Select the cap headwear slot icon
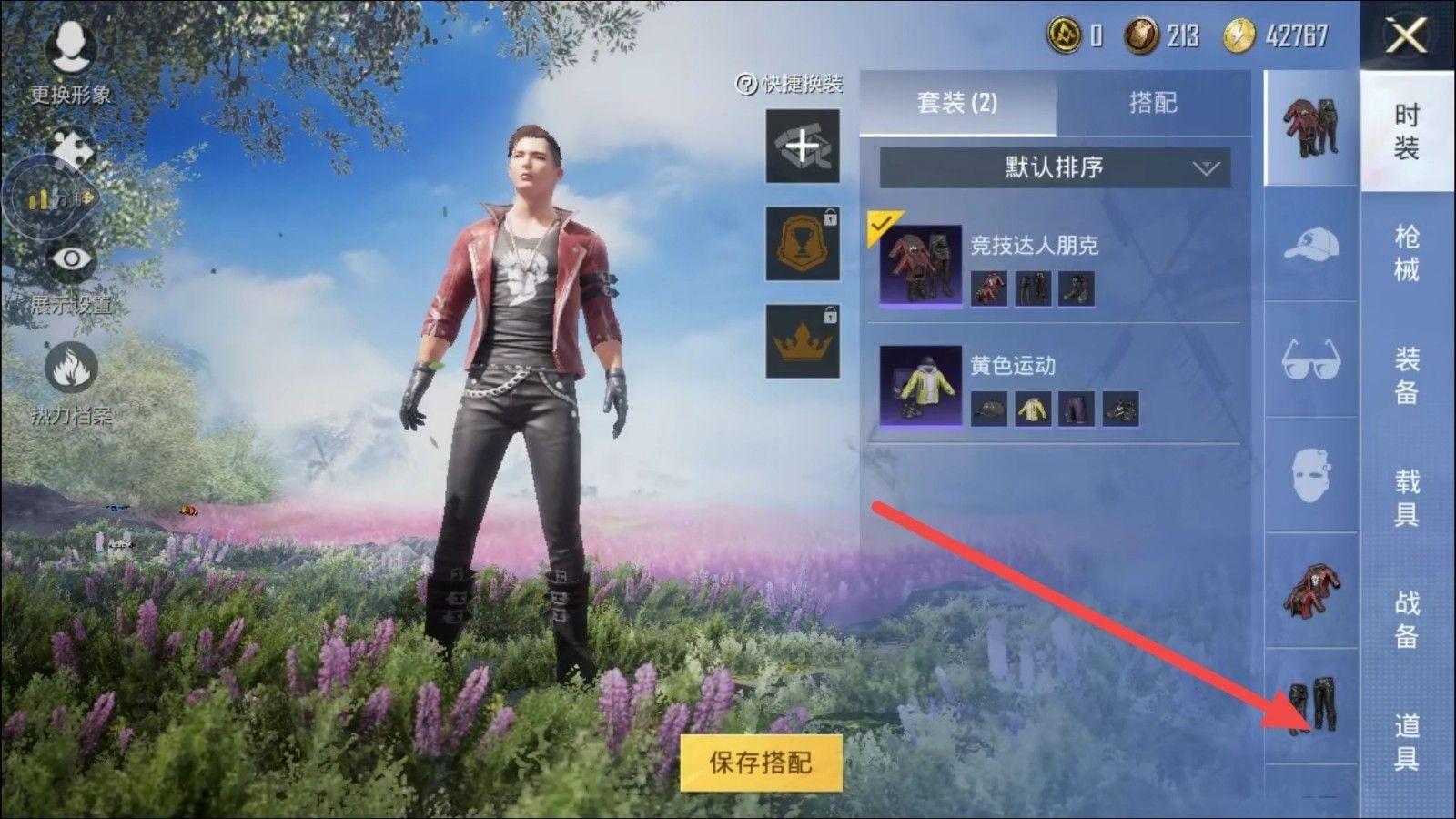The width and height of the screenshot is (1456, 819). click(x=1310, y=246)
